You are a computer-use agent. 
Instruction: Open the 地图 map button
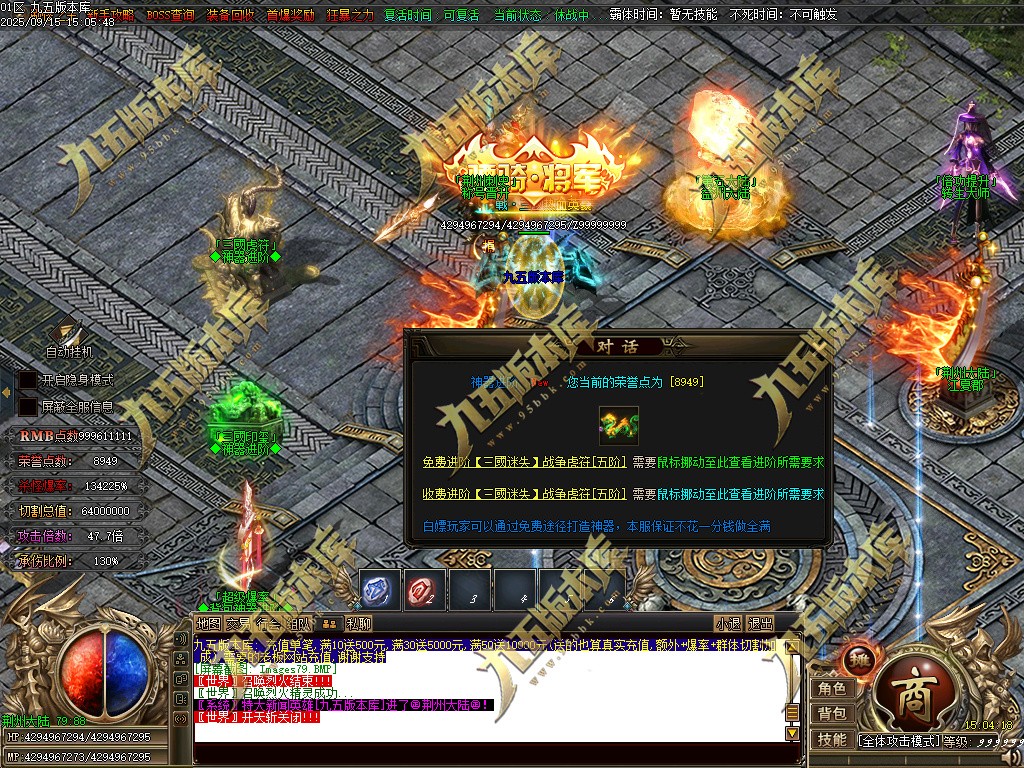(208, 624)
